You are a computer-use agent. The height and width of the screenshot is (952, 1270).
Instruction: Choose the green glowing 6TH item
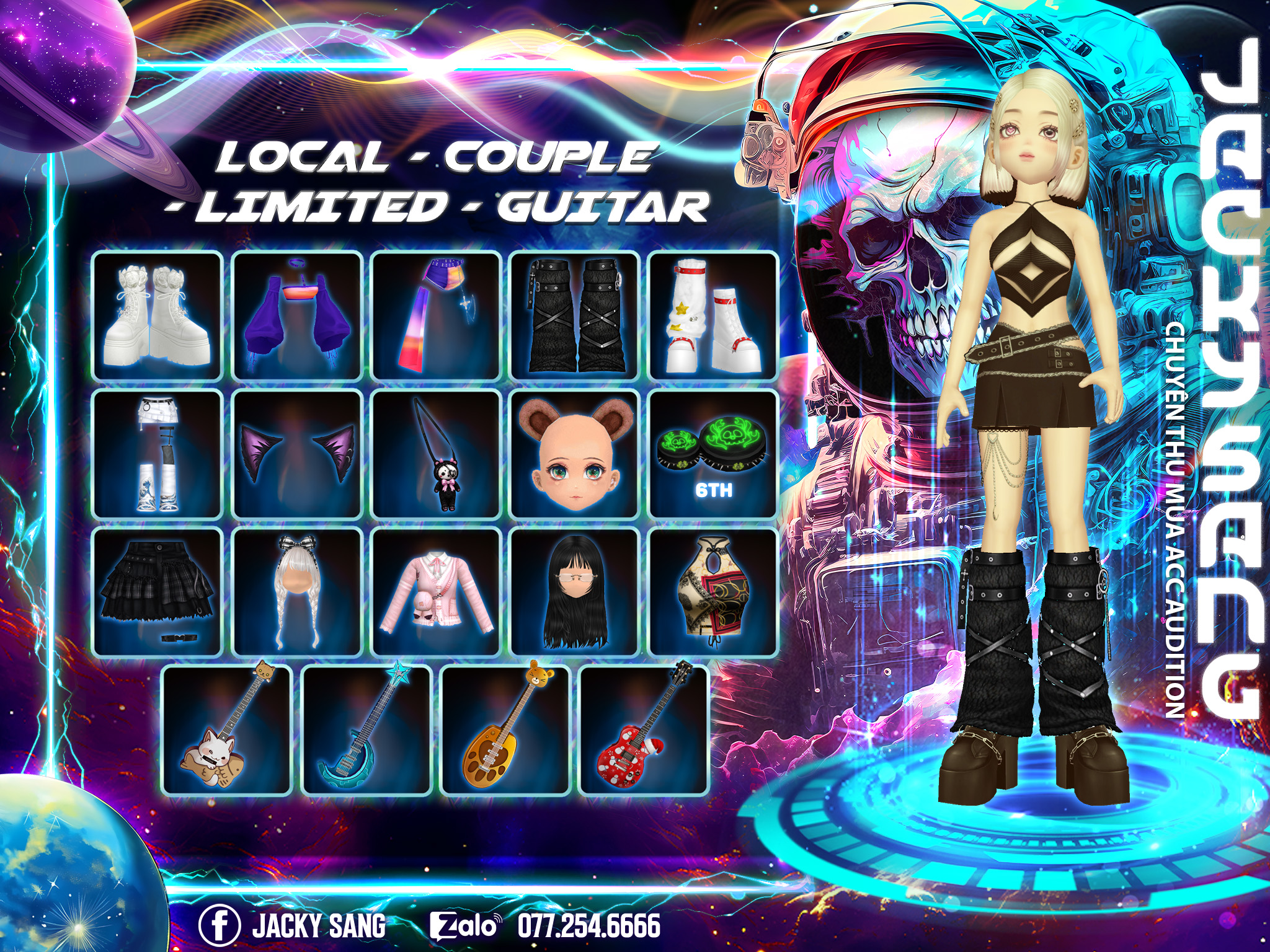coord(713,454)
